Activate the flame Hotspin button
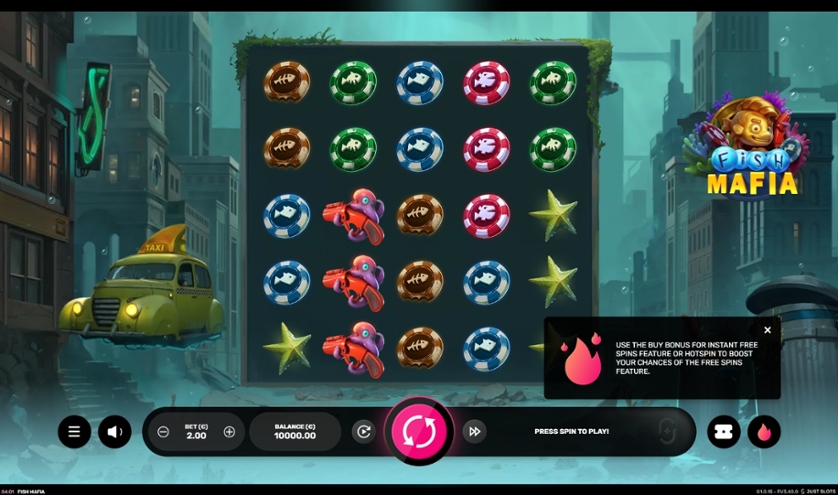The width and height of the screenshot is (838, 495). tap(764, 431)
